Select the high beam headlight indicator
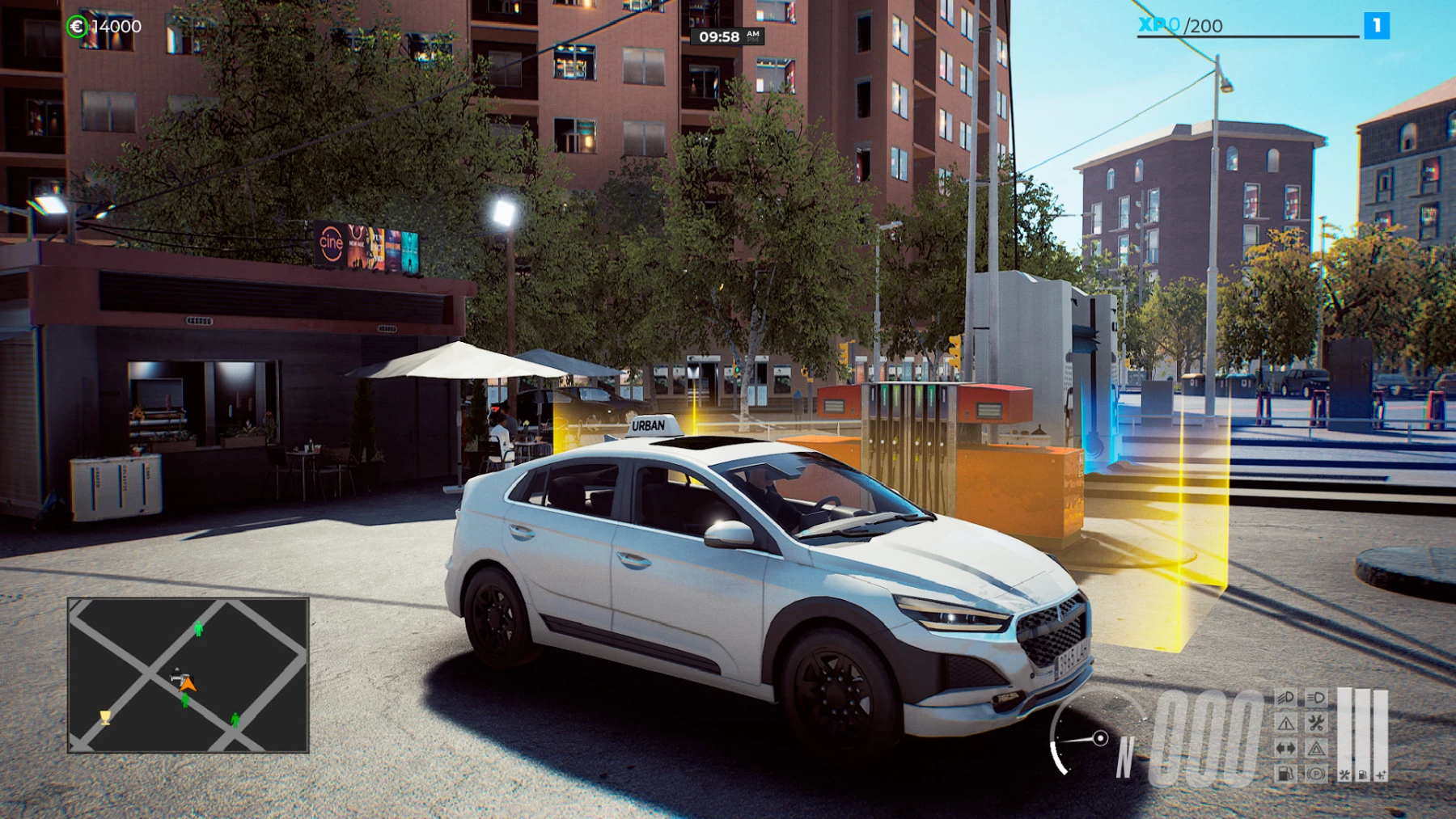1456x819 pixels. 1316,699
